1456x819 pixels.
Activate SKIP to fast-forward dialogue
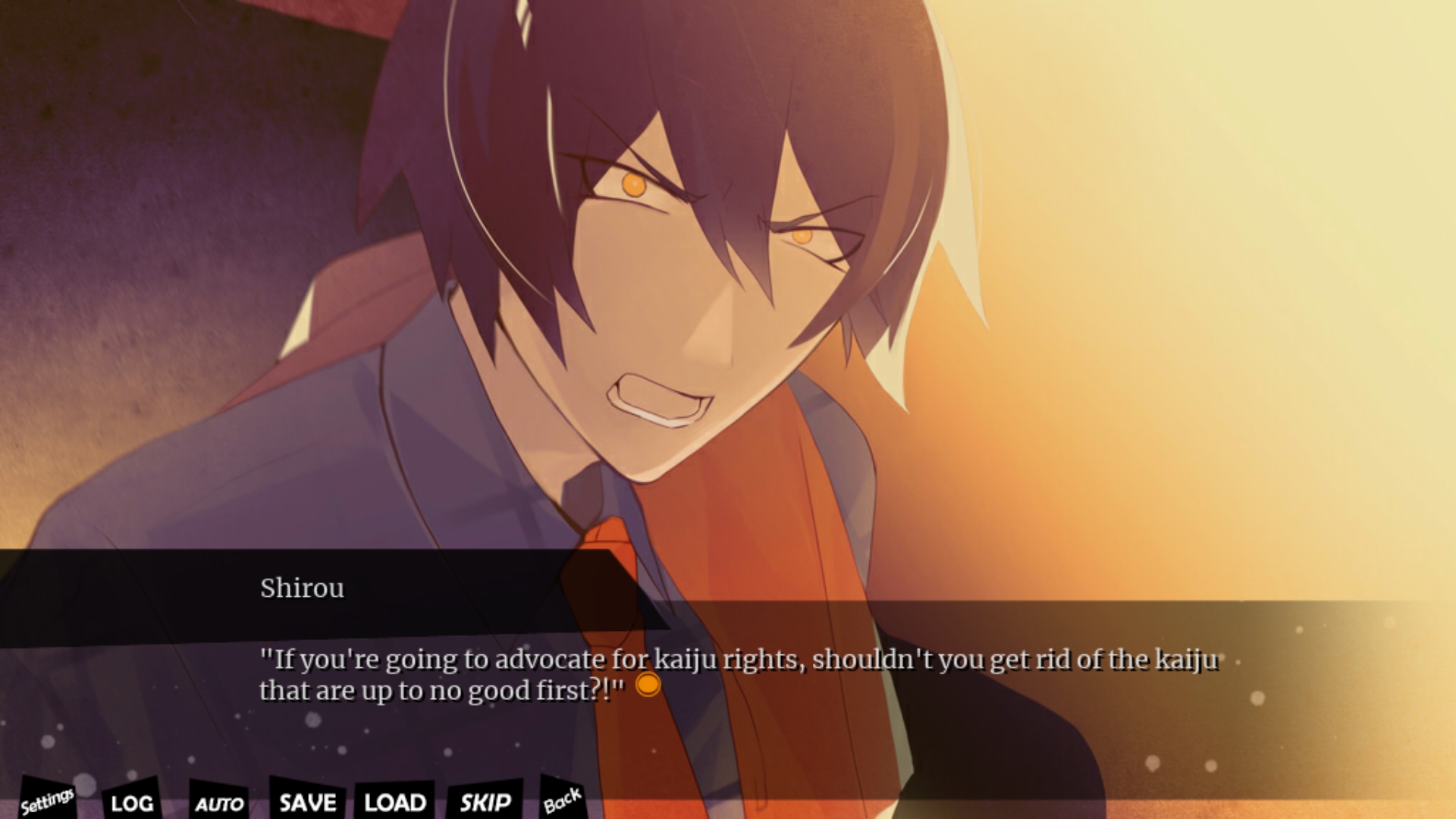[x=485, y=802]
